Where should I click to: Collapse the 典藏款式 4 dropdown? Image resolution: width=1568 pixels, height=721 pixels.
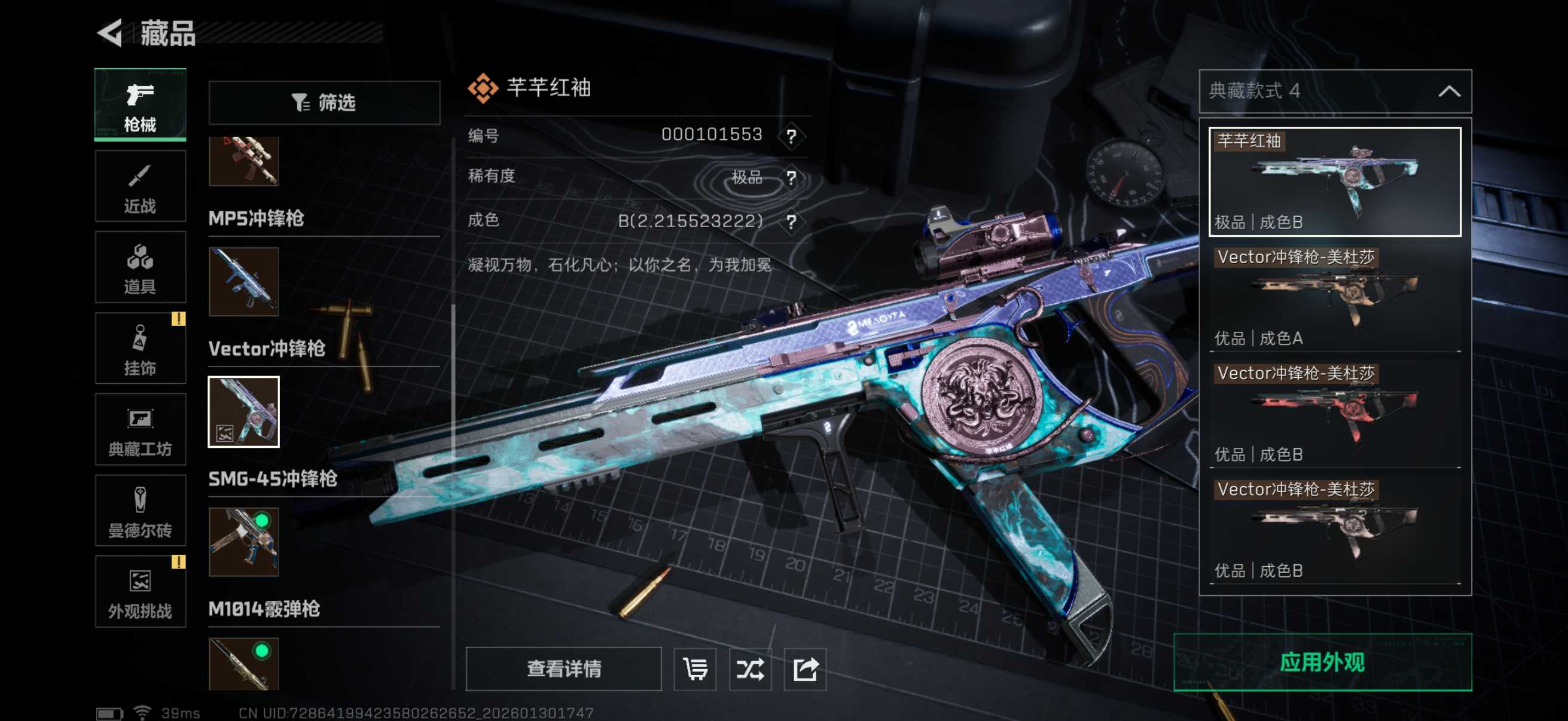(x=1448, y=91)
